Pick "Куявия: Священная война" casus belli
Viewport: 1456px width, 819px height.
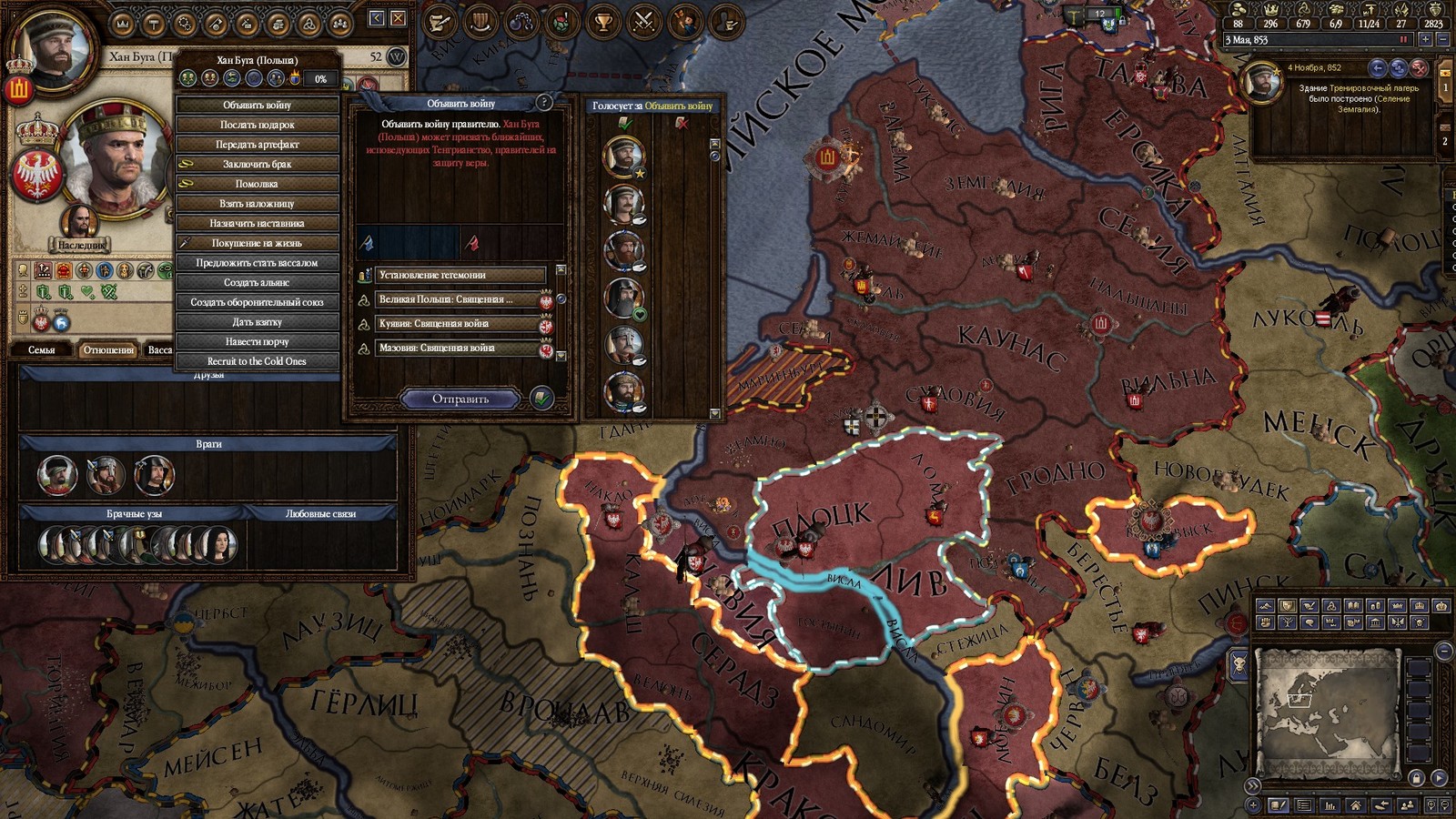click(x=460, y=324)
